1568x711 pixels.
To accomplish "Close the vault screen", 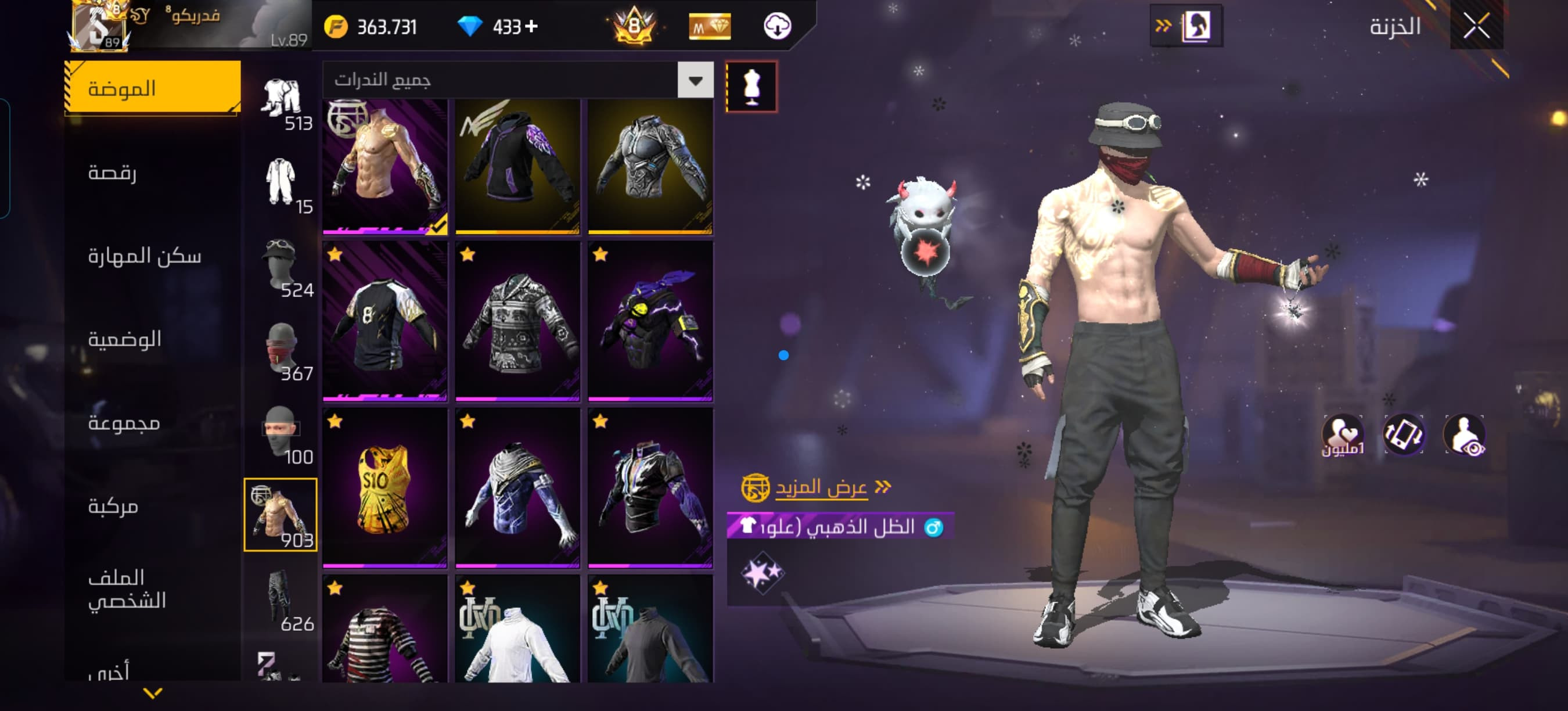I will pos(1476,26).
